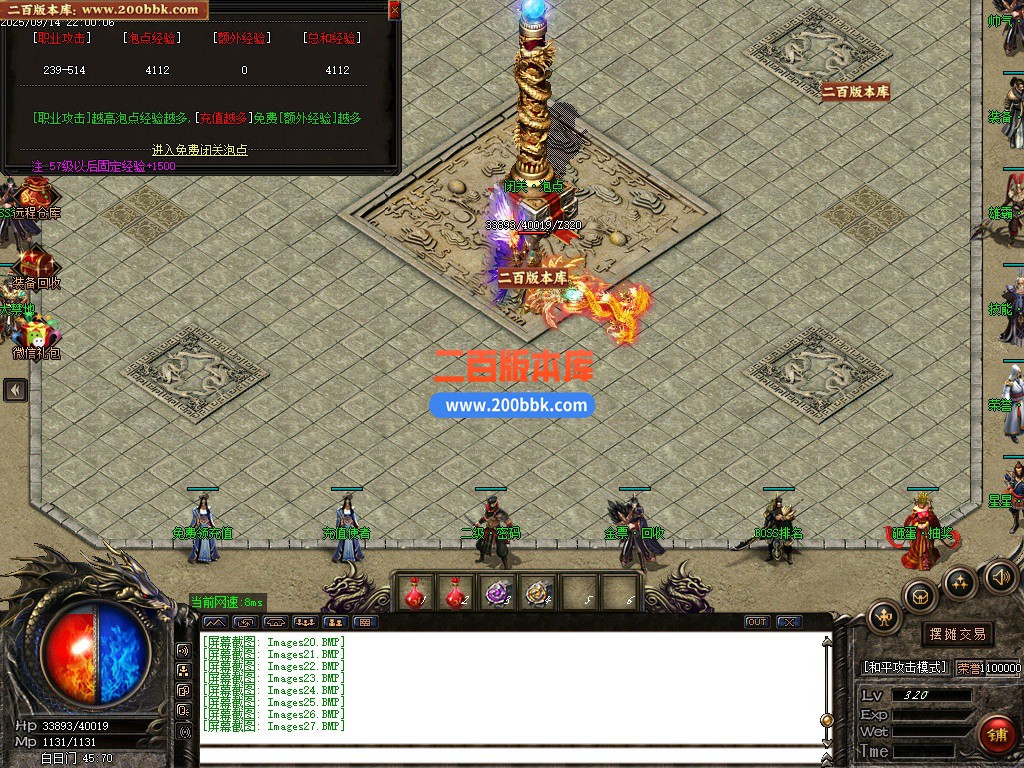This screenshot has height=768, width=1024.
Task: Use the red potion in hotbar slot 1
Action: click(x=415, y=592)
